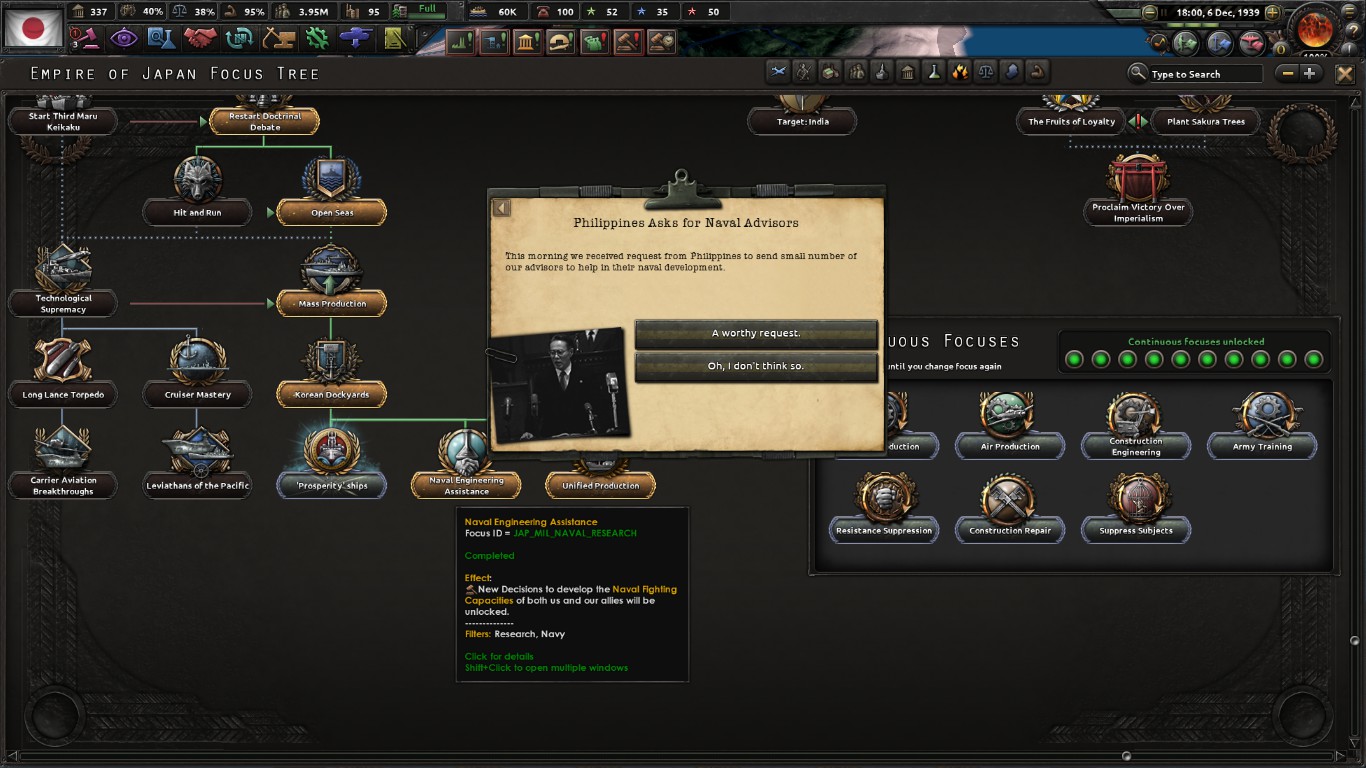Increase game speed using the speed bar
The width and height of the screenshot is (1366, 768).
[x=1273, y=12]
